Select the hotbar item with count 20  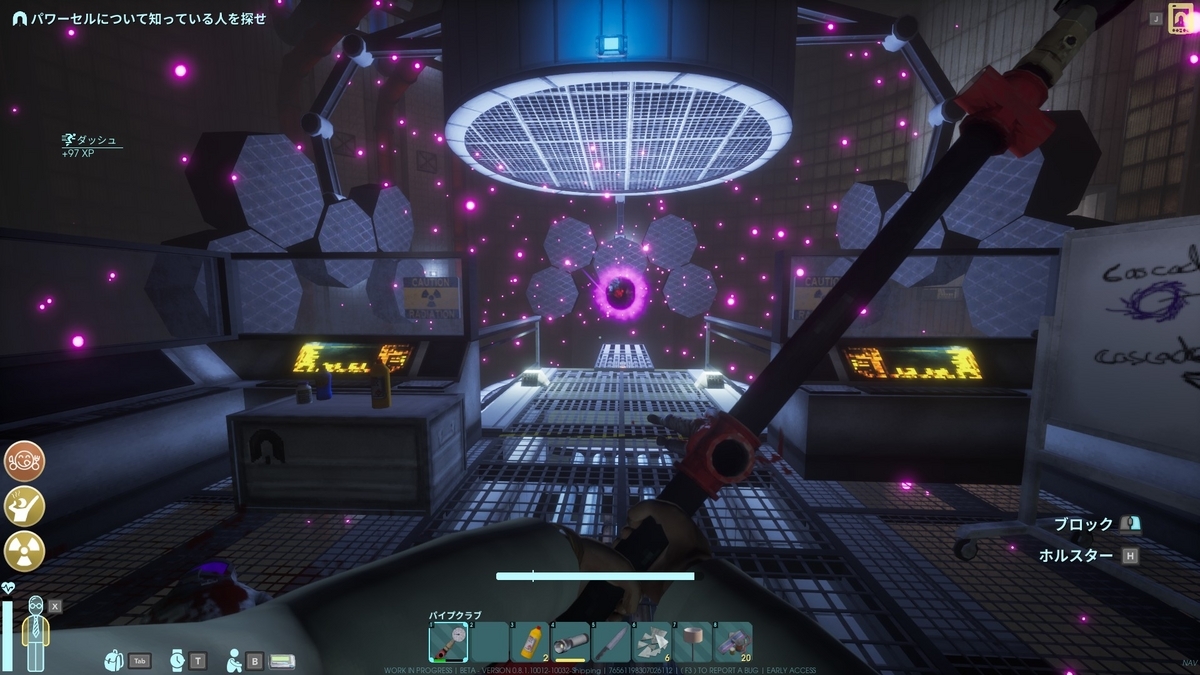732,642
